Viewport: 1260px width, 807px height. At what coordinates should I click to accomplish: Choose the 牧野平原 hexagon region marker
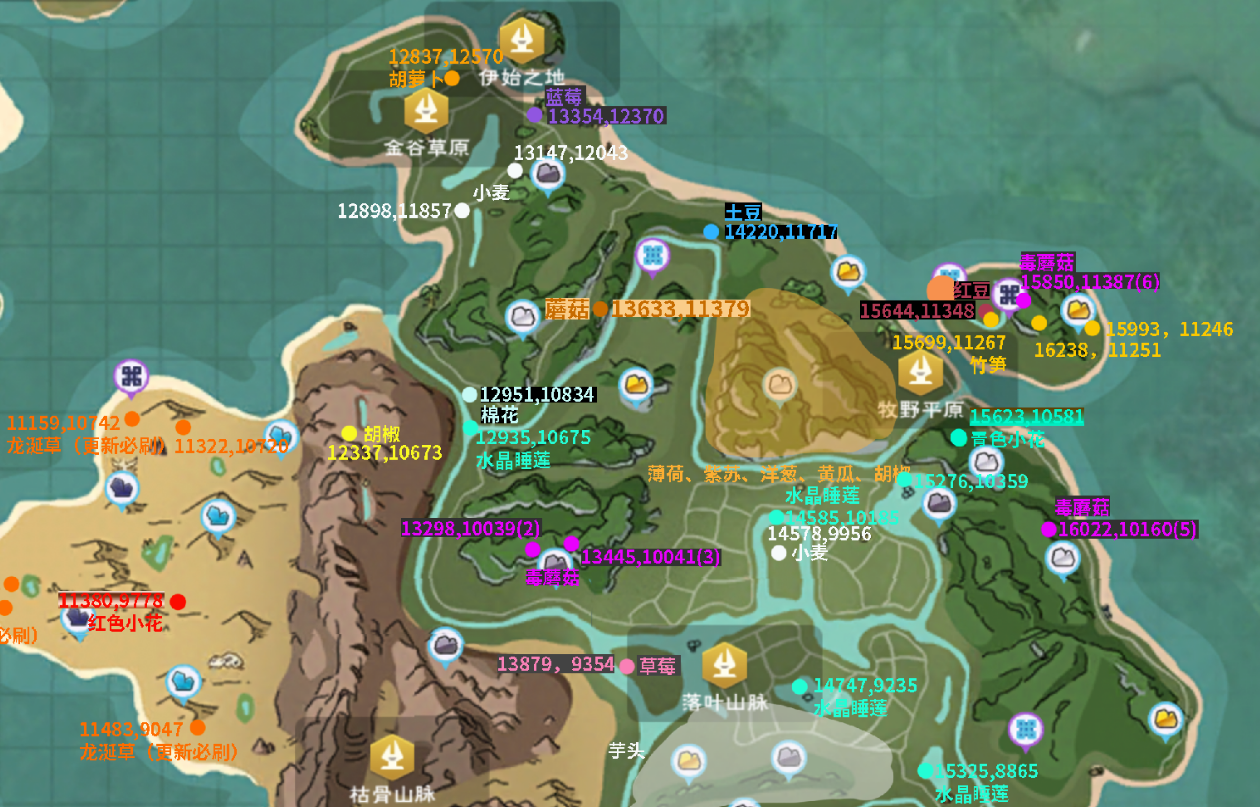[919, 372]
